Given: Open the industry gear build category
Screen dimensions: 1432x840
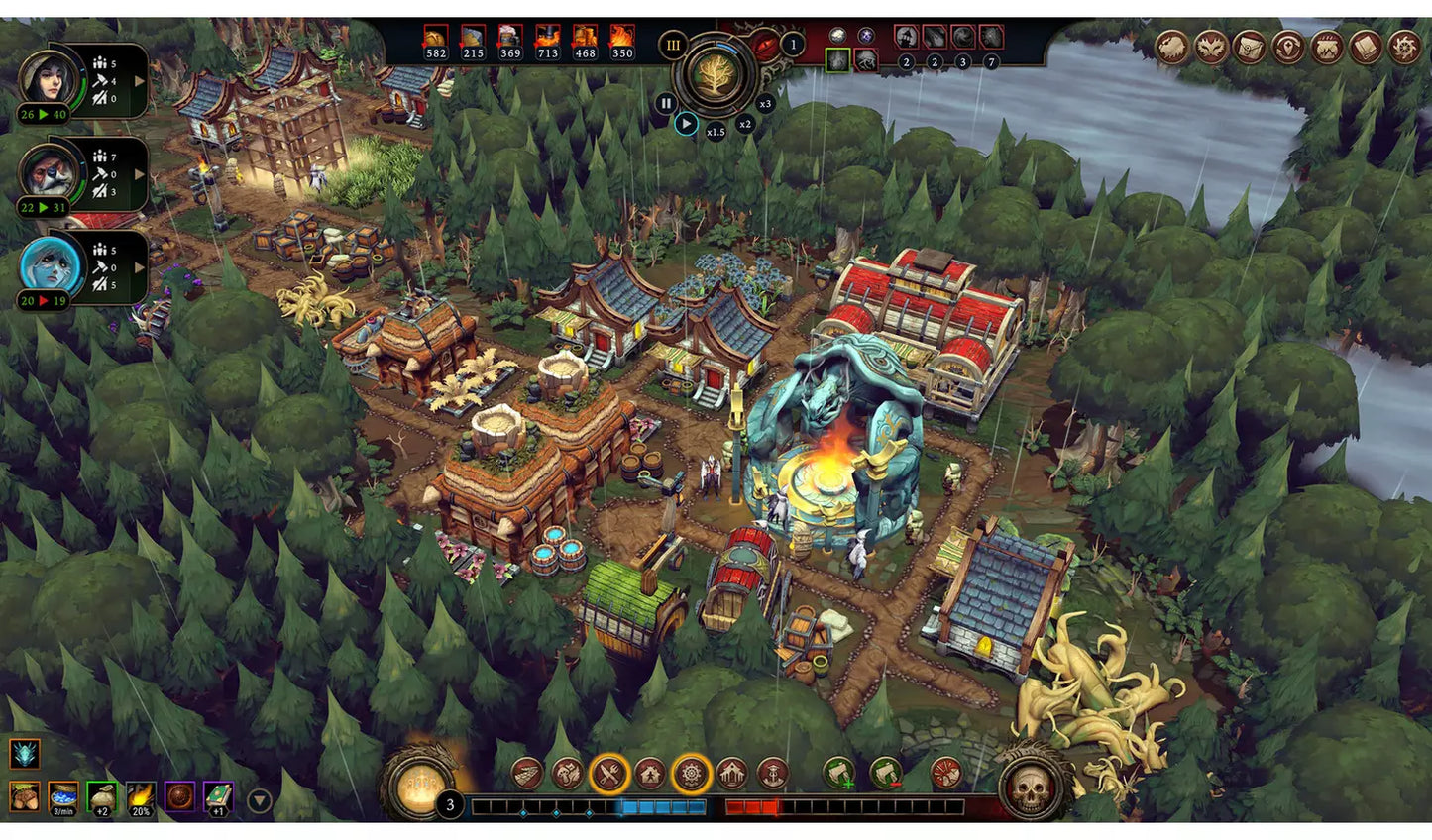Looking at the screenshot, I should coord(691,774).
